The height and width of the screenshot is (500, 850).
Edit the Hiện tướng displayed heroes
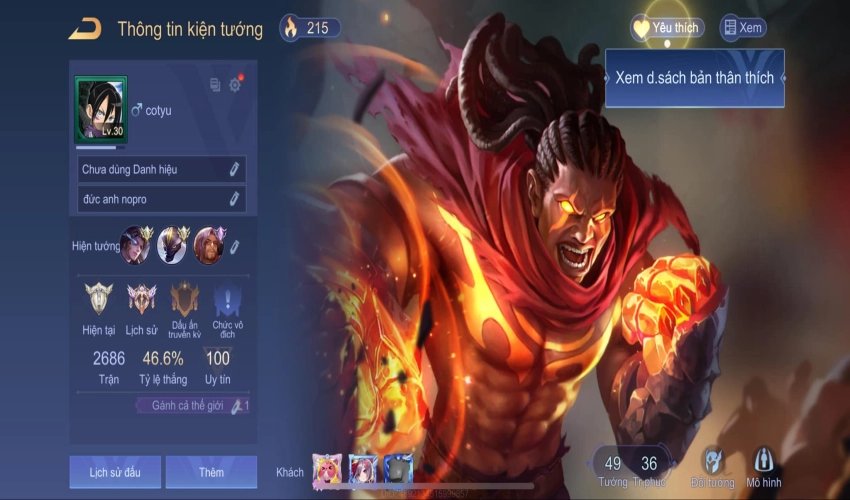tap(235, 246)
